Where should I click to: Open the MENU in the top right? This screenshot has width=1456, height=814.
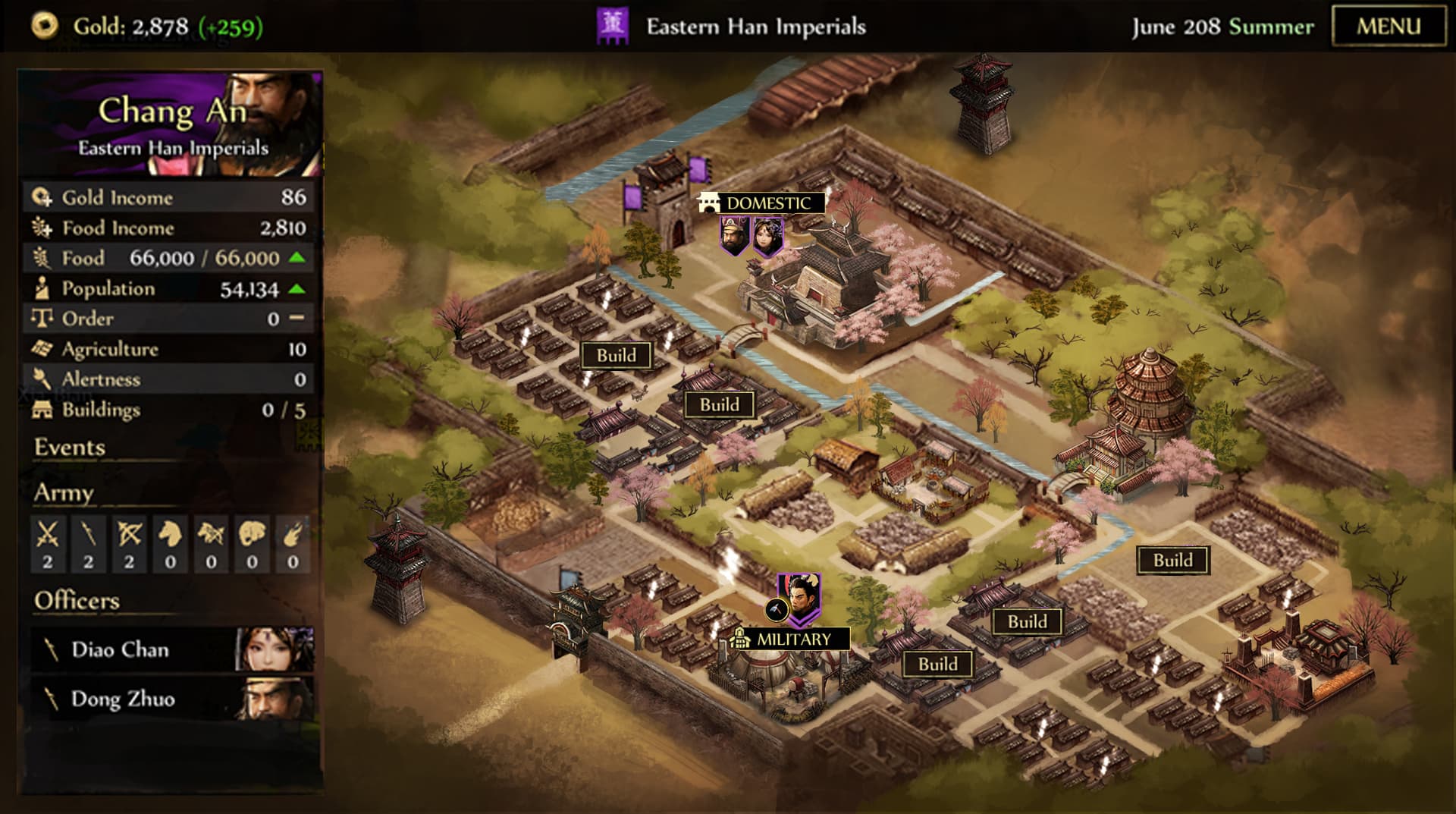point(1390,24)
